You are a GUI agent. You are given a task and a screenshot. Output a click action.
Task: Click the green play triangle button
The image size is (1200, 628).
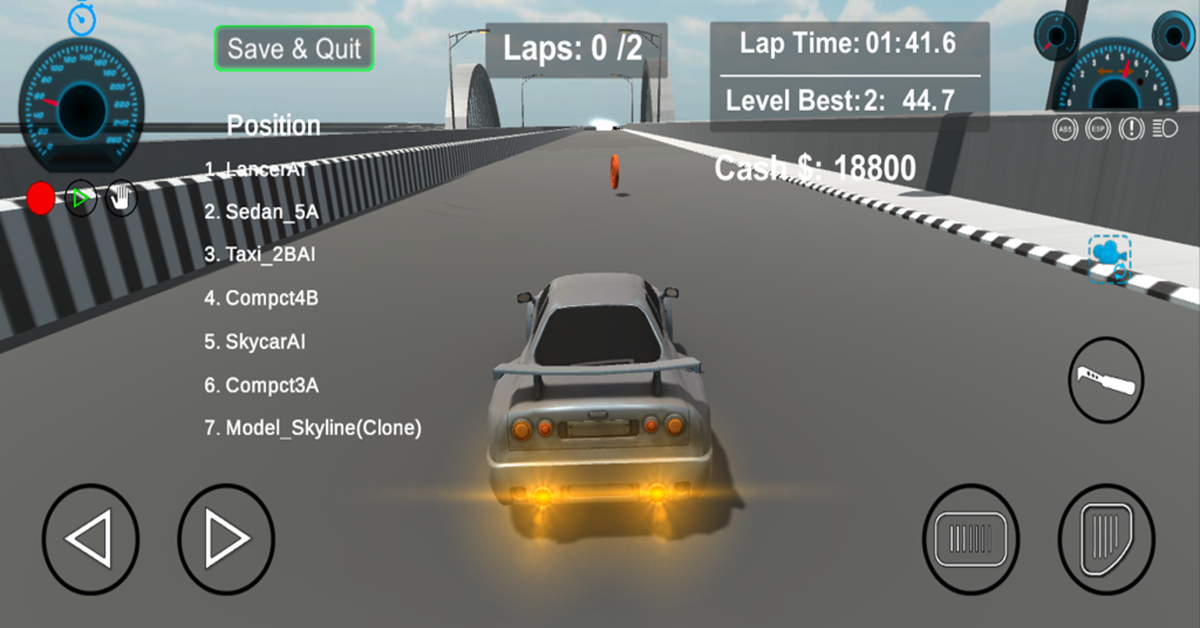tap(81, 198)
